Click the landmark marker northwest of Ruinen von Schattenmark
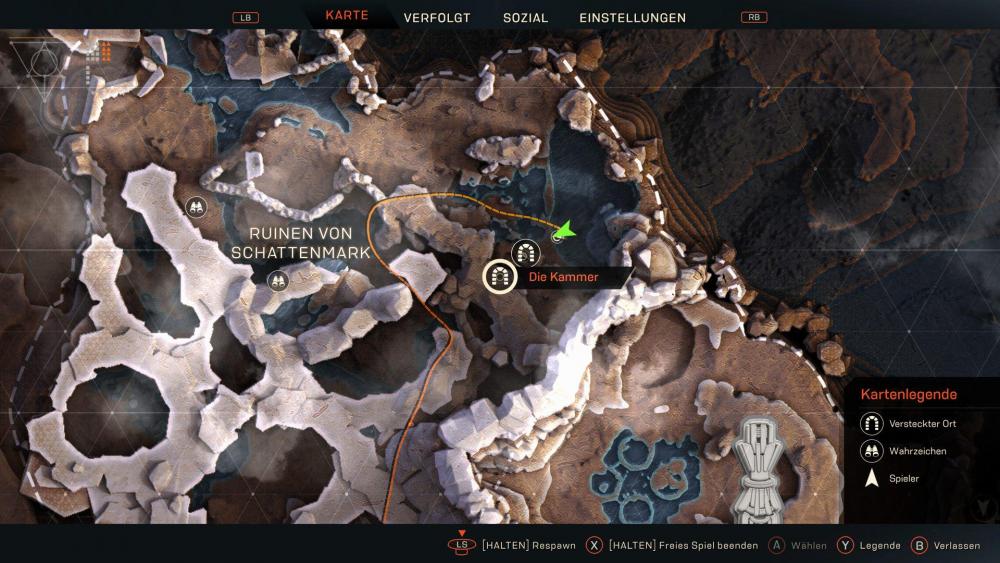The width and height of the screenshot is (1000, 563). coord(196,207)
